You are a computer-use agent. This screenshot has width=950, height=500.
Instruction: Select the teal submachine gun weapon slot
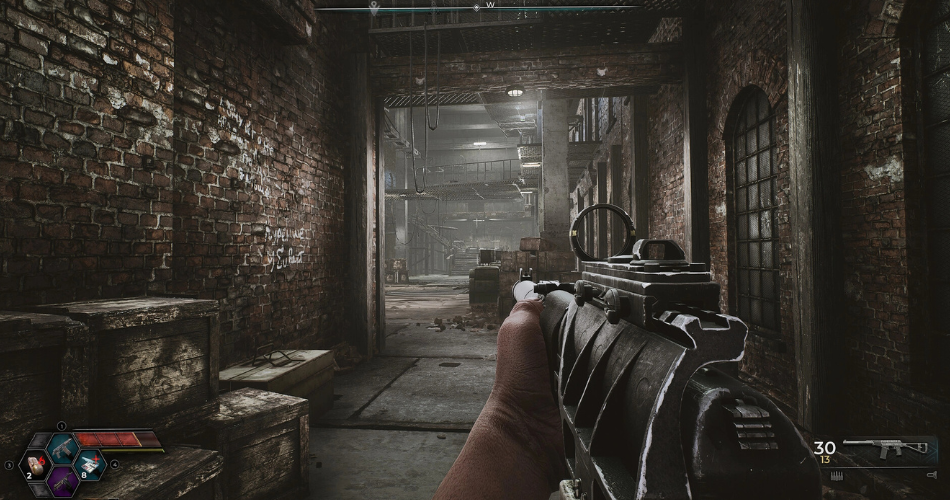click(62, 450)
